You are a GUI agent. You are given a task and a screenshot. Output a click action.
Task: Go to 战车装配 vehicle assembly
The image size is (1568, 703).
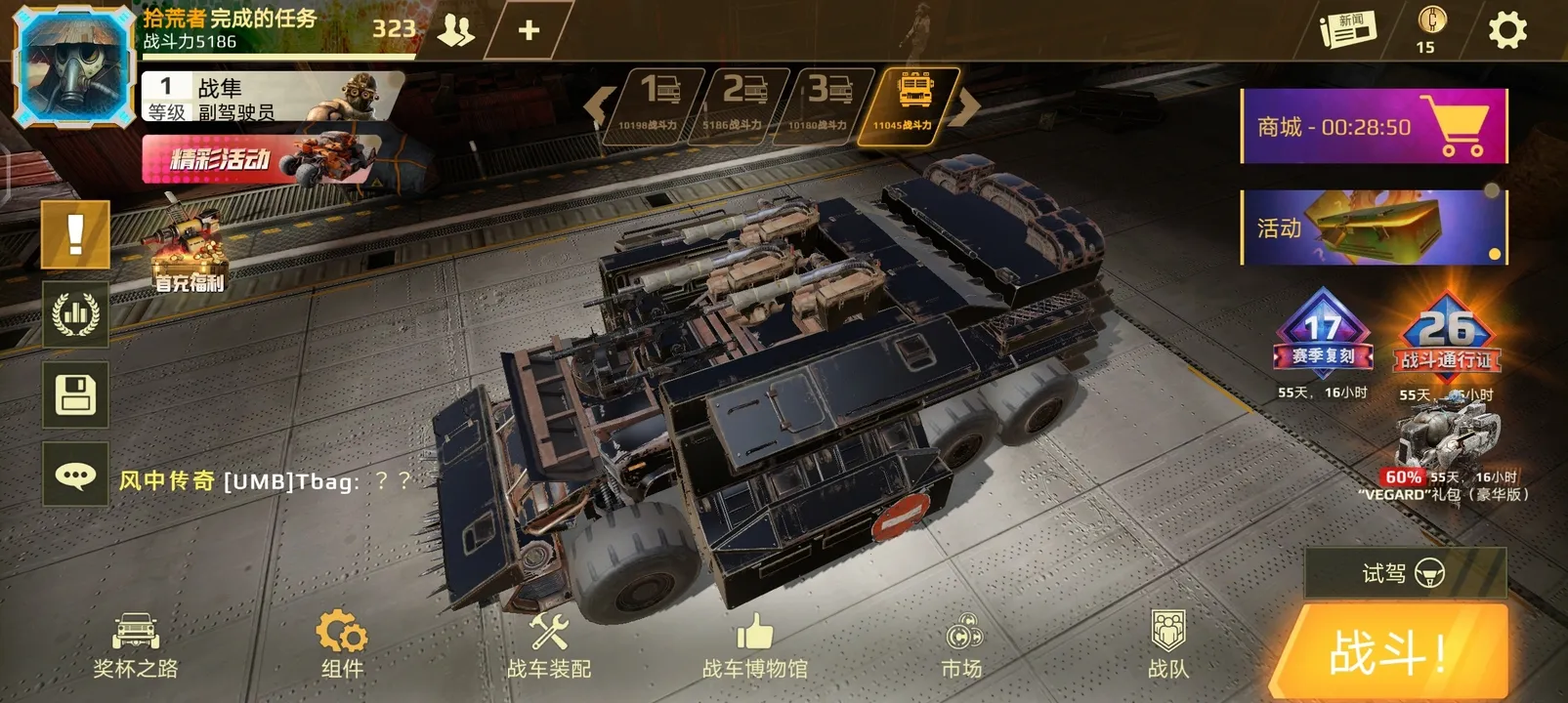549,646
